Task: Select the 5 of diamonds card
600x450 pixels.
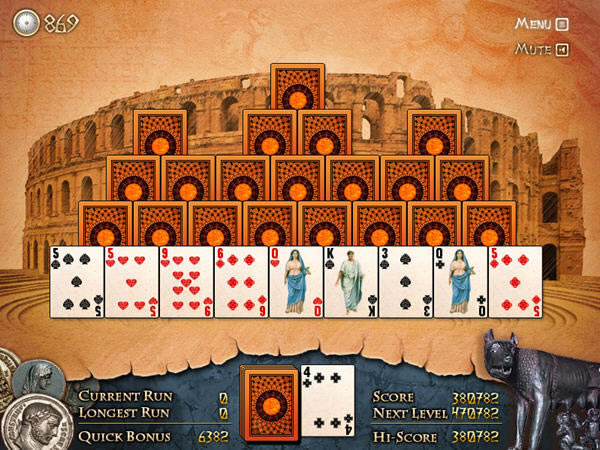Action: [514, 282]
